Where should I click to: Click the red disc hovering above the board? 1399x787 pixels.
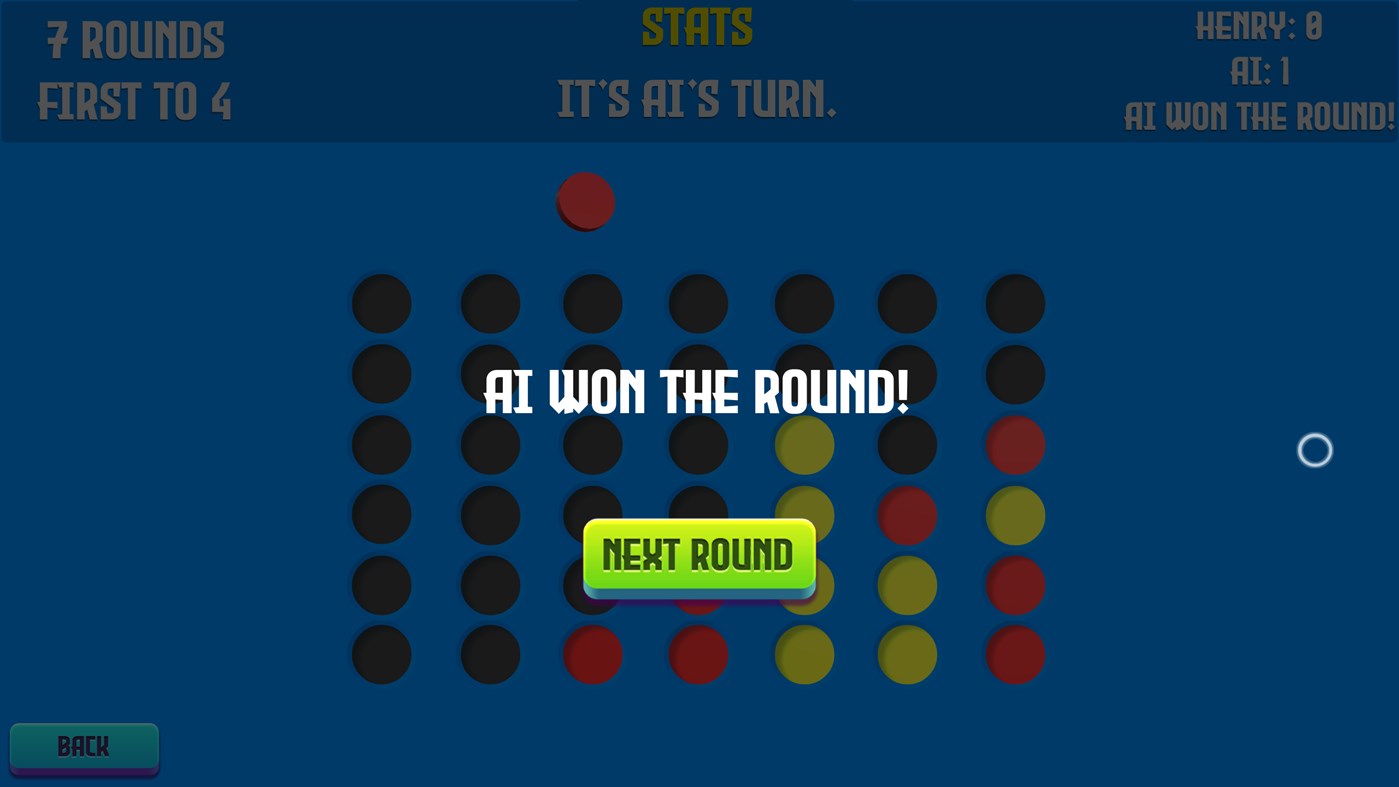pos(585,201)
